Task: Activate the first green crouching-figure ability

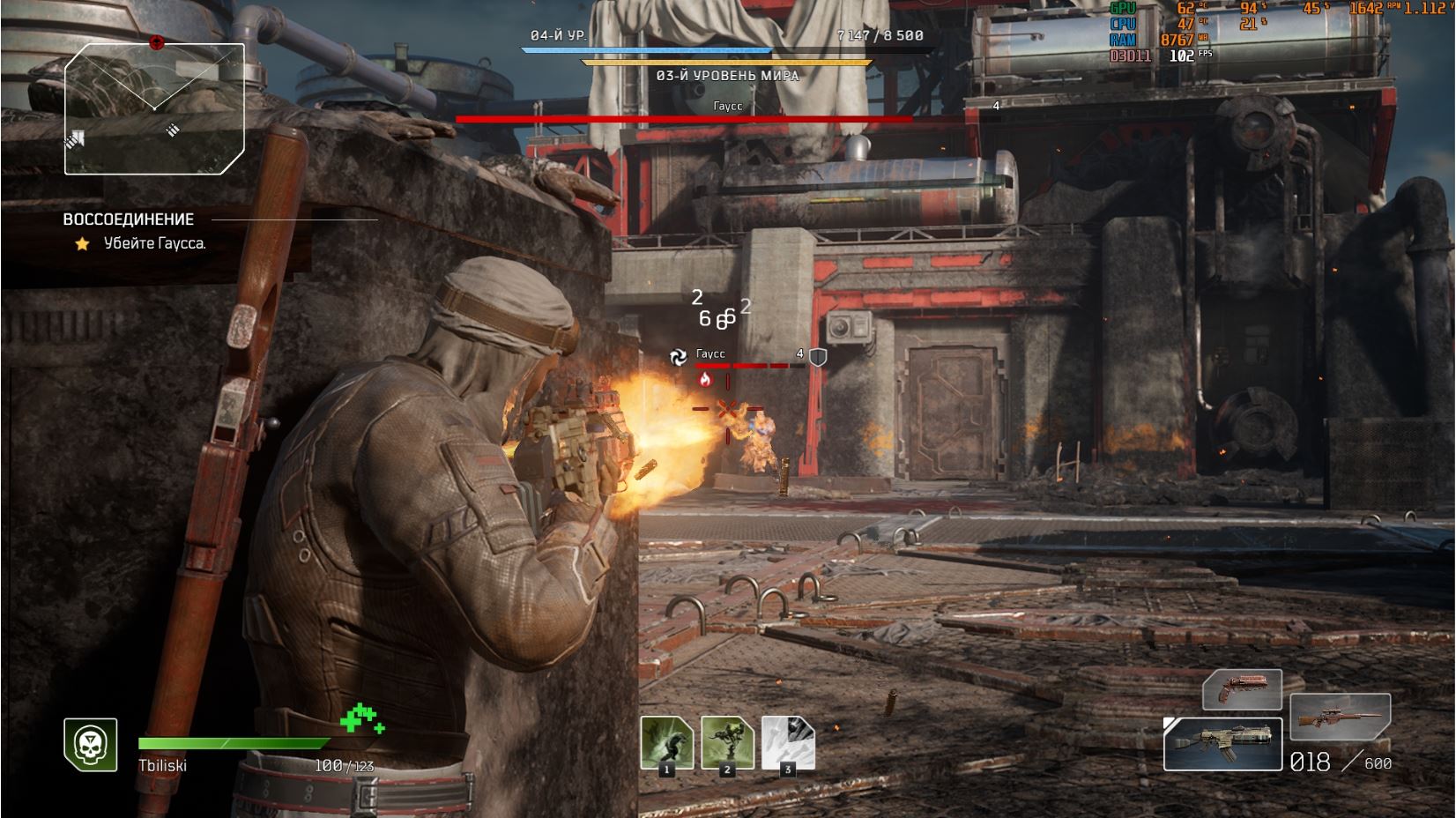Action: [666, 741]
